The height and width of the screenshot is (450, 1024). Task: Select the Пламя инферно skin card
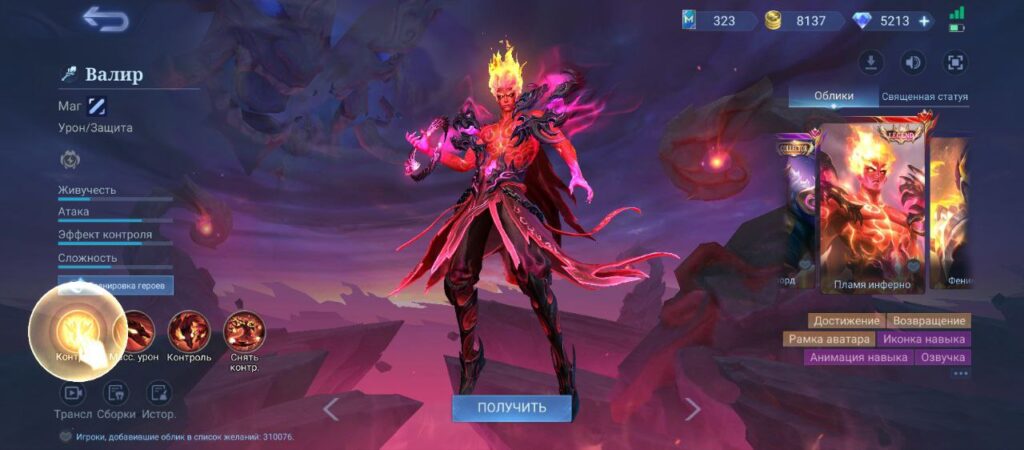pos(872,208)
